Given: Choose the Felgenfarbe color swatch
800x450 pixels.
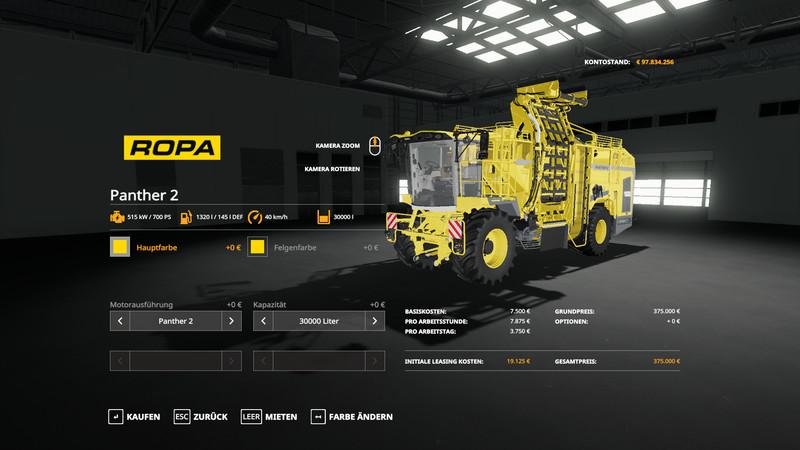Looking at the screenshot, I should coord(258,247).
